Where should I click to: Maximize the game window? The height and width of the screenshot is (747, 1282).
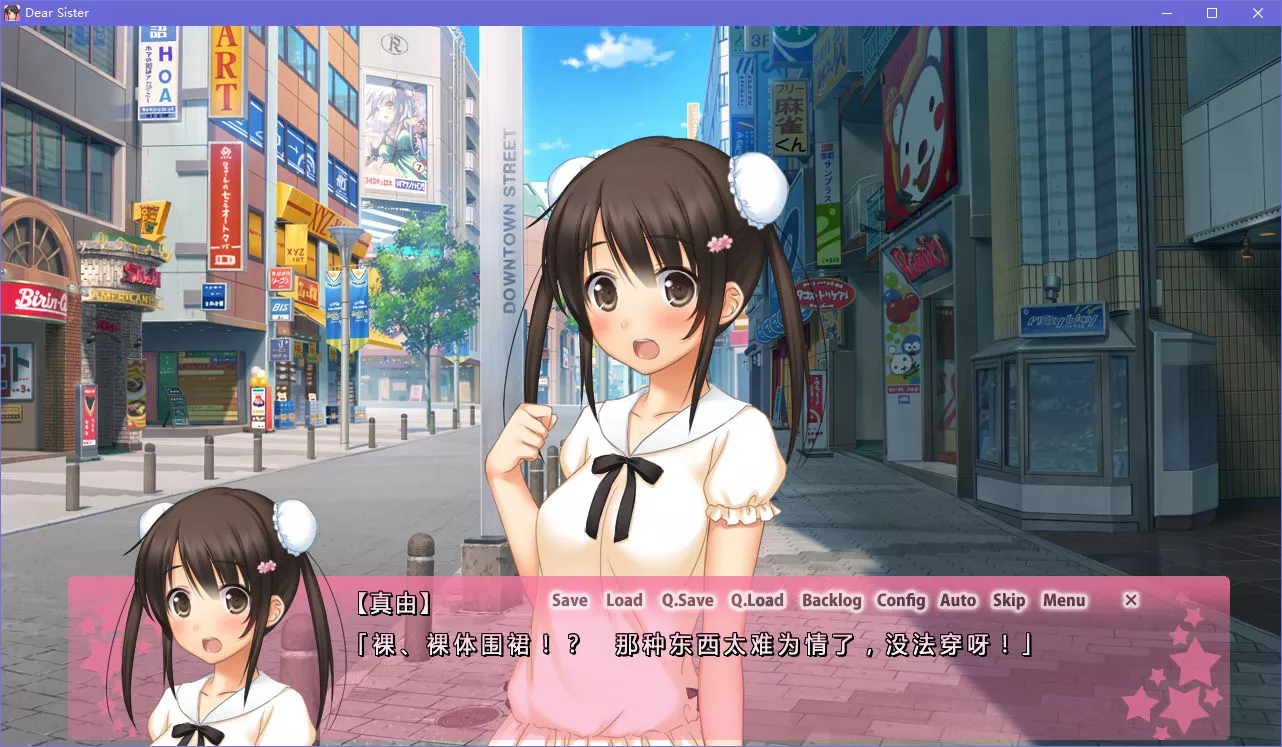[x=1211, y=13]
